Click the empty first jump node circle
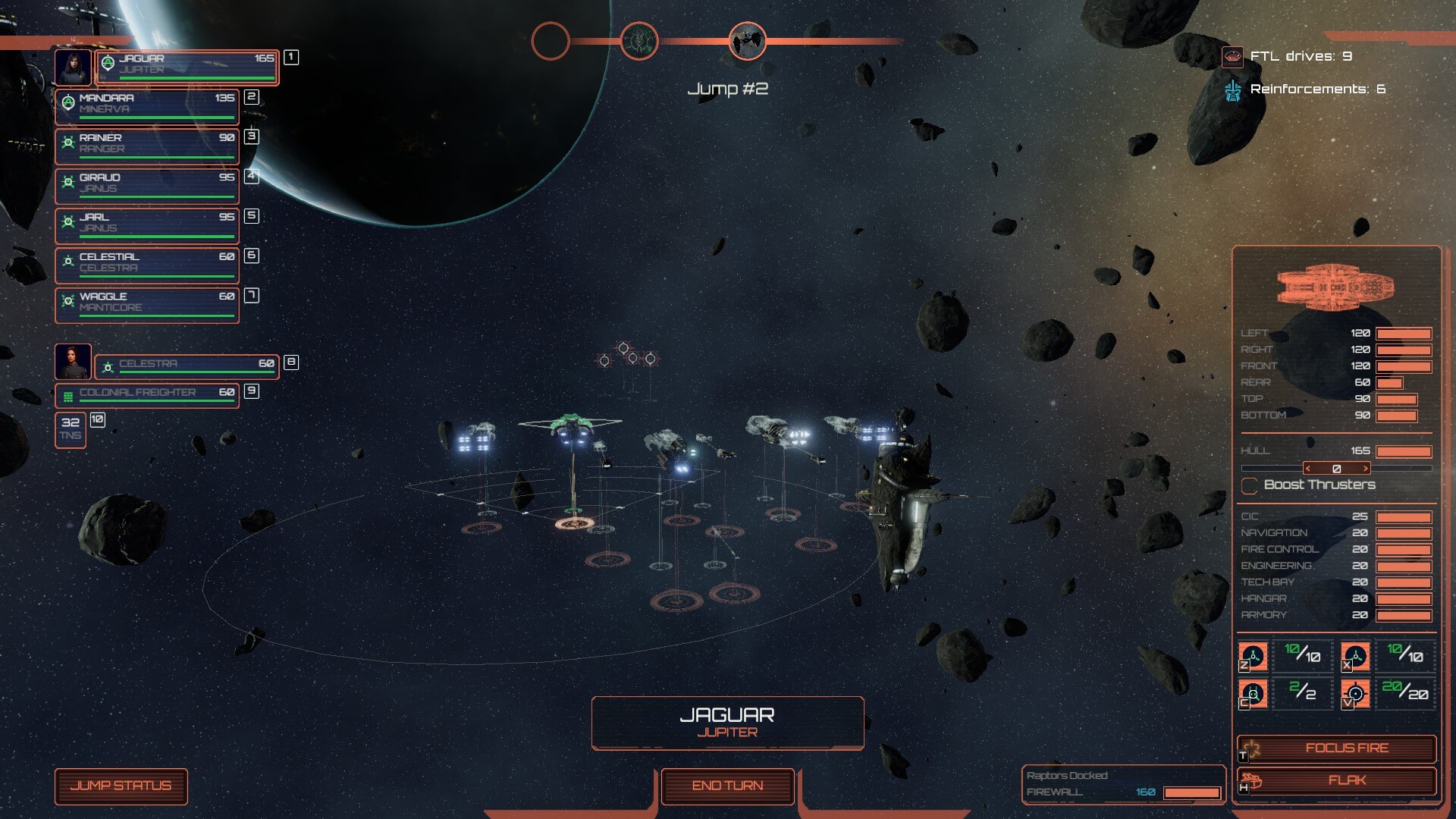This screenshot has height=819, width=1456. [551, 41]
